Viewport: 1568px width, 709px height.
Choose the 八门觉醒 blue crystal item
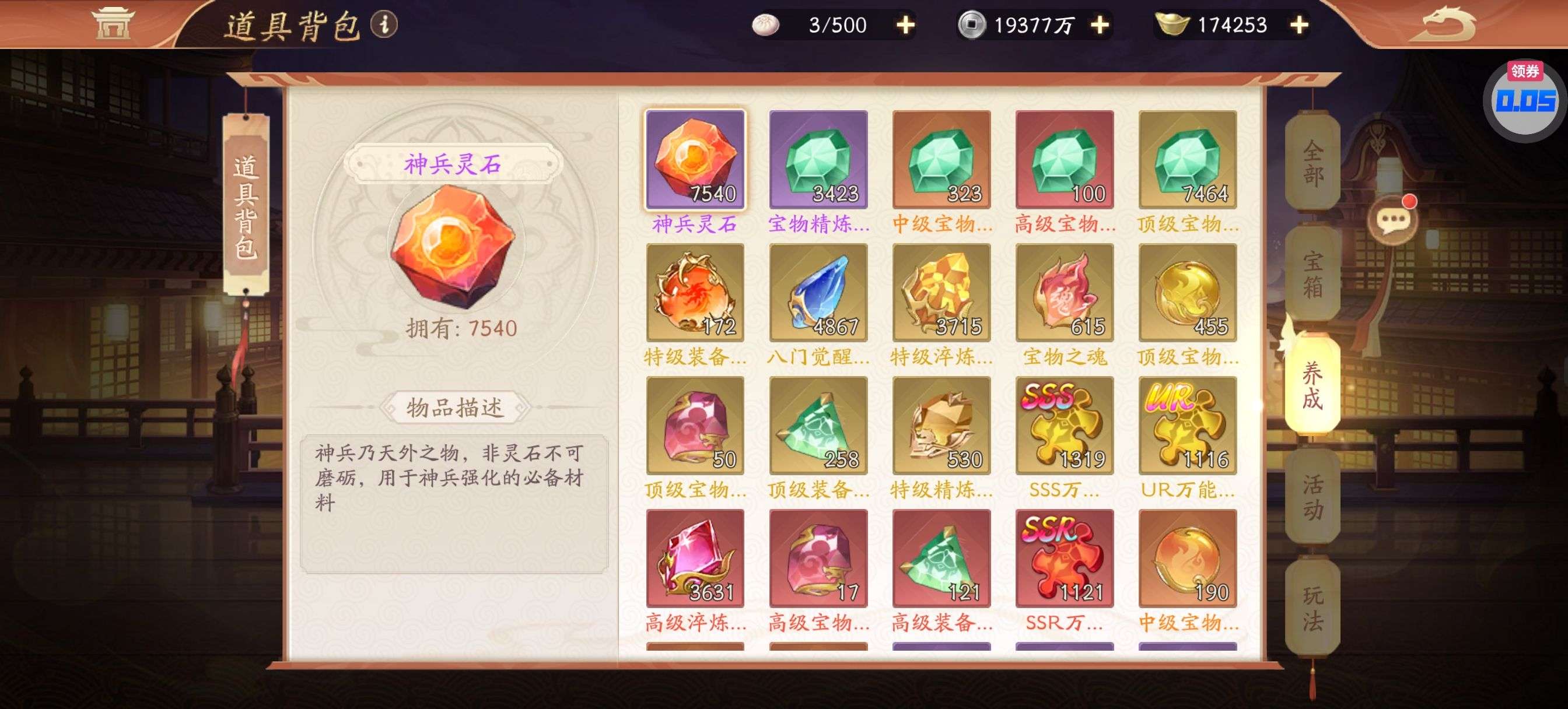point(818,293)
